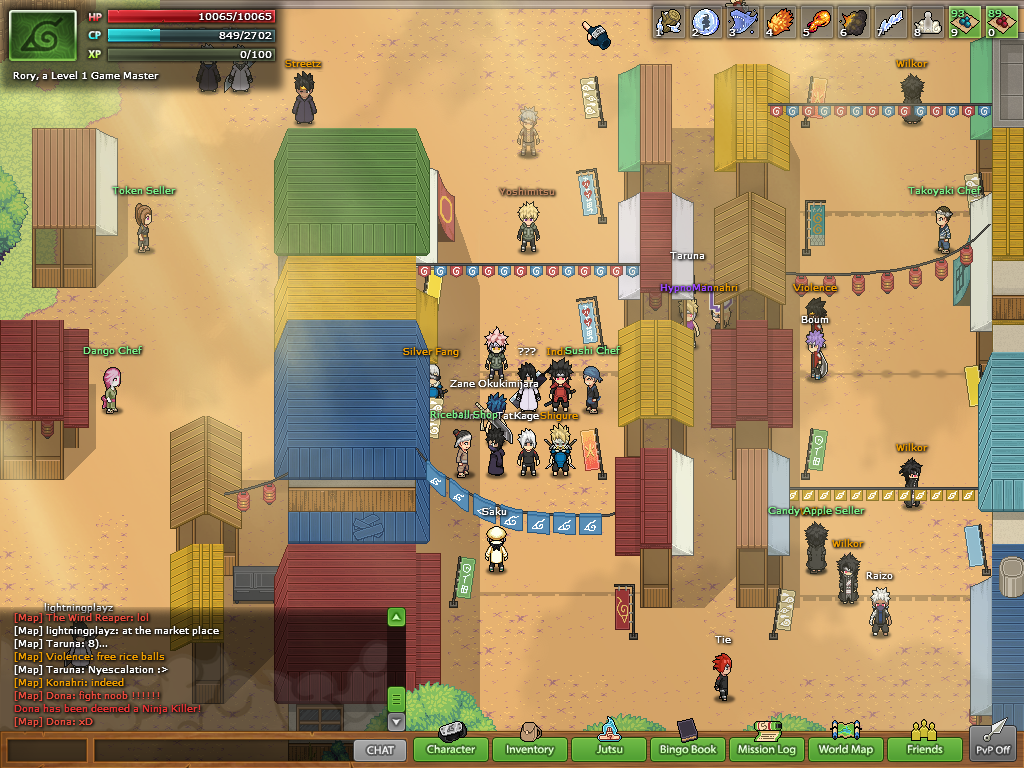1024x768 pixels.
Task: Open the Character panel
Action: click(450, 749)
